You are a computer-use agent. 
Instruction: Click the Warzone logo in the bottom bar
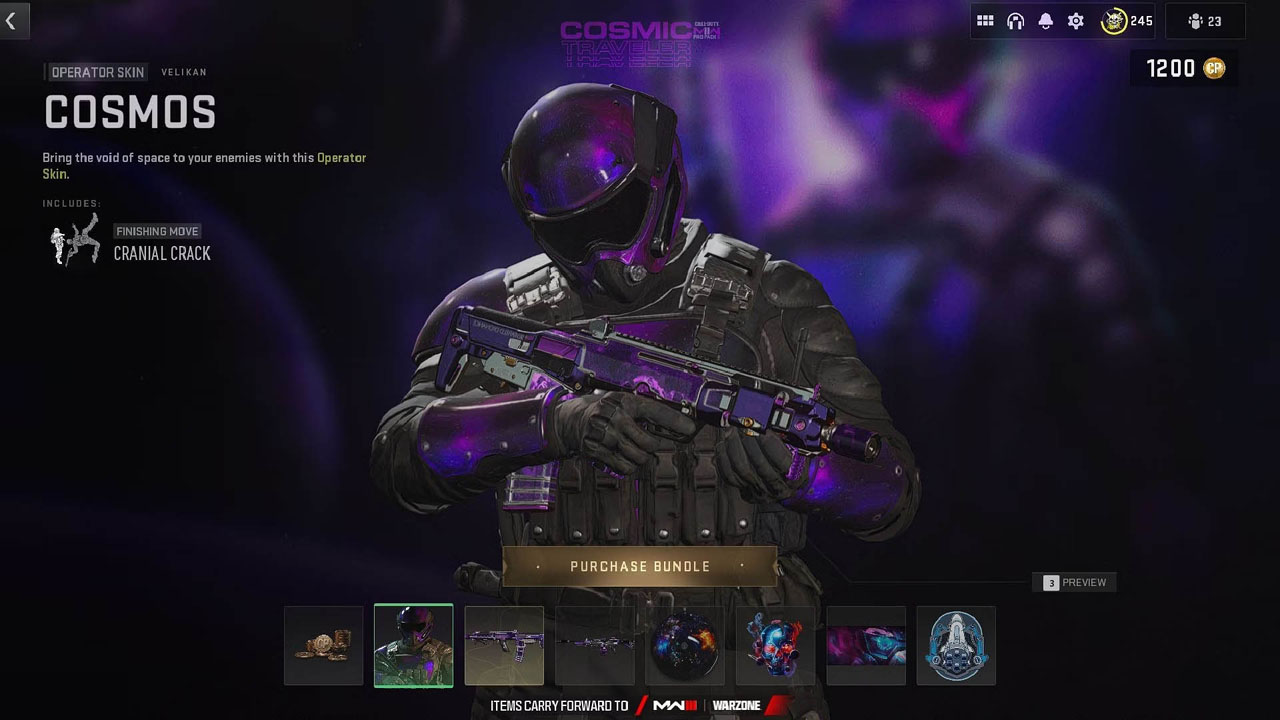pyautogui.click(x=736, y=705)
